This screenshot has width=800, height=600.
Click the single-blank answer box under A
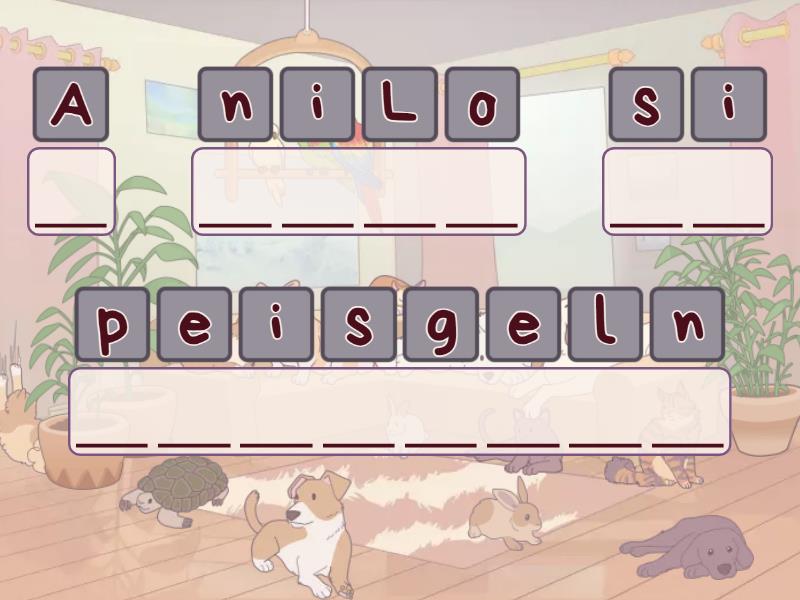[71, 191]
